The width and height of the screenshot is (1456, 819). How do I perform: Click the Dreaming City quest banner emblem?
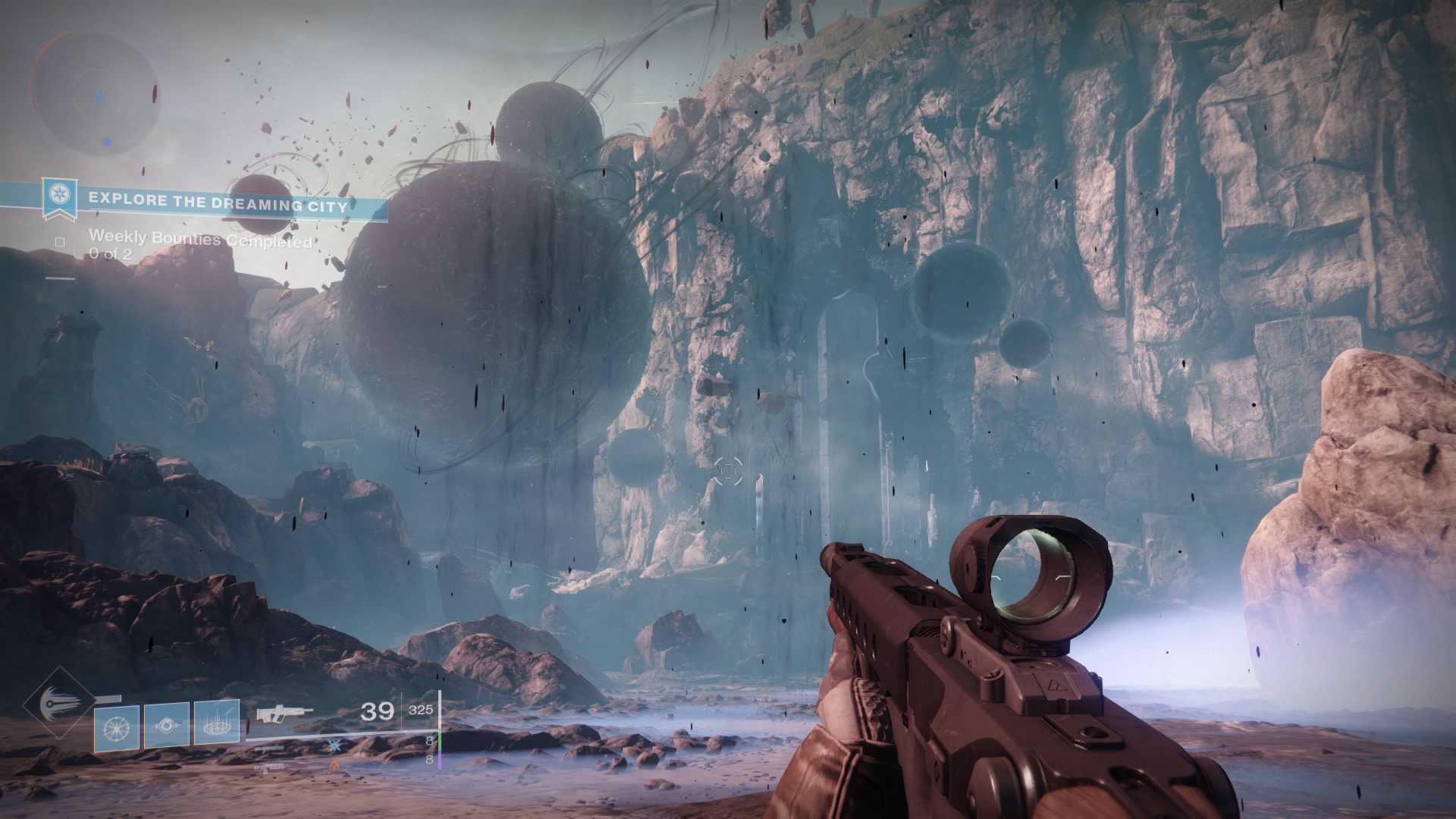point(55,197)
